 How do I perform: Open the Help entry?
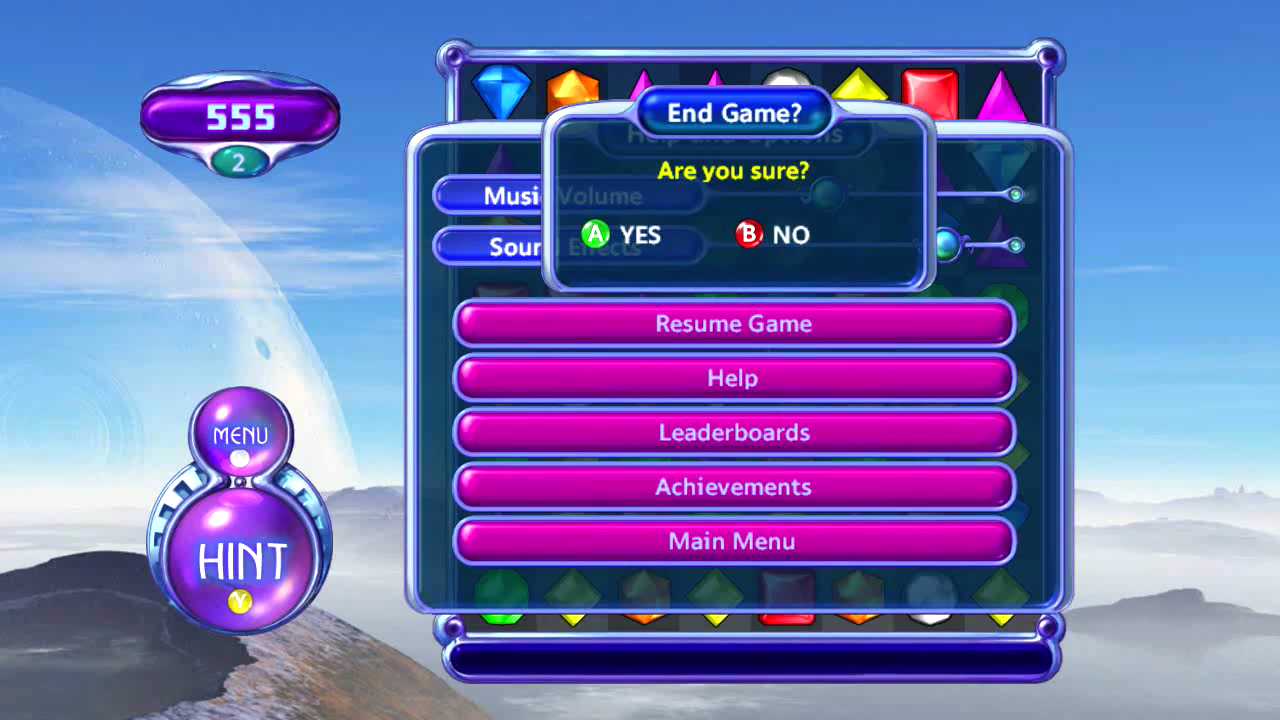tap(734, 378)
